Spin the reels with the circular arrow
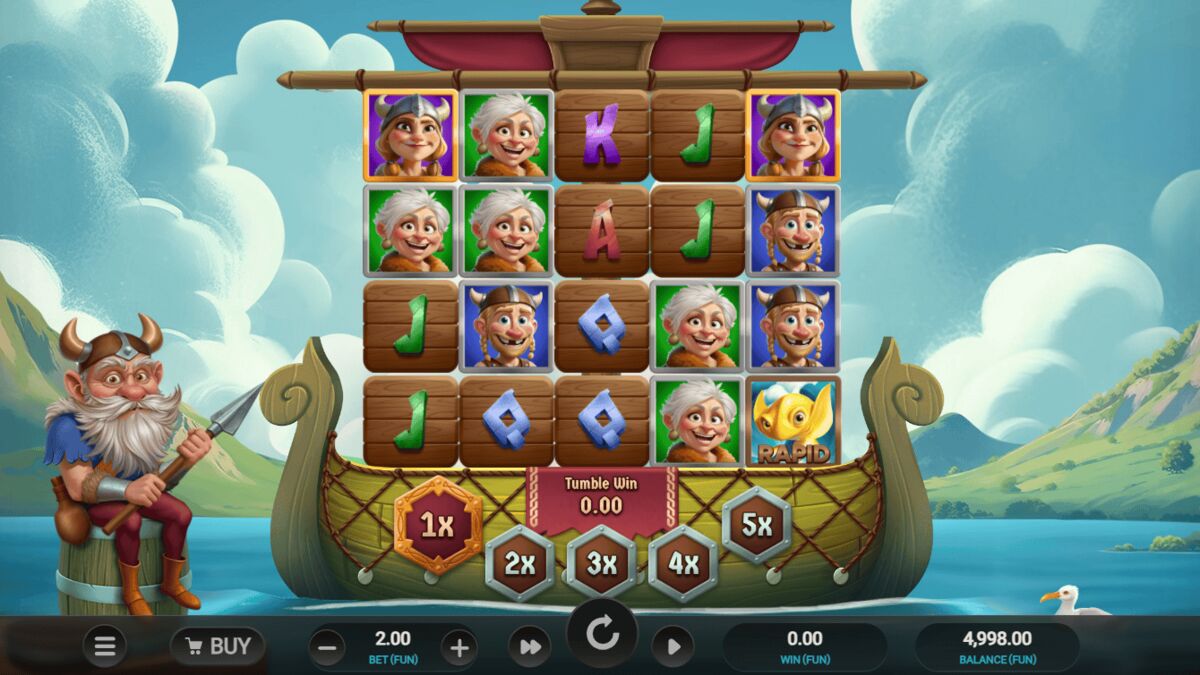This screenshot has width=1200, height=675. (x=602, y=634)
